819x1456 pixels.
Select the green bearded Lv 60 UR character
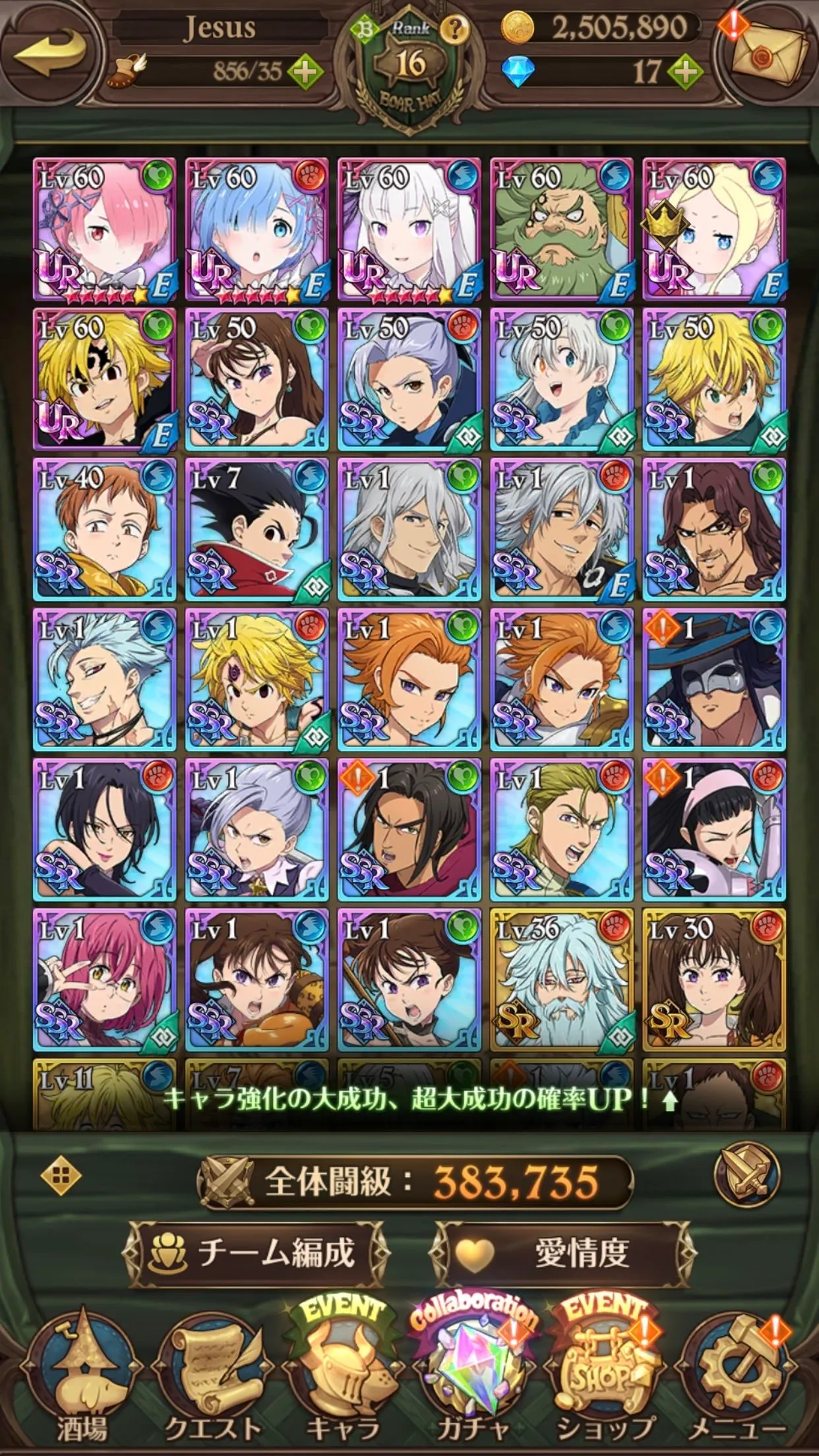tap(562, 229)
